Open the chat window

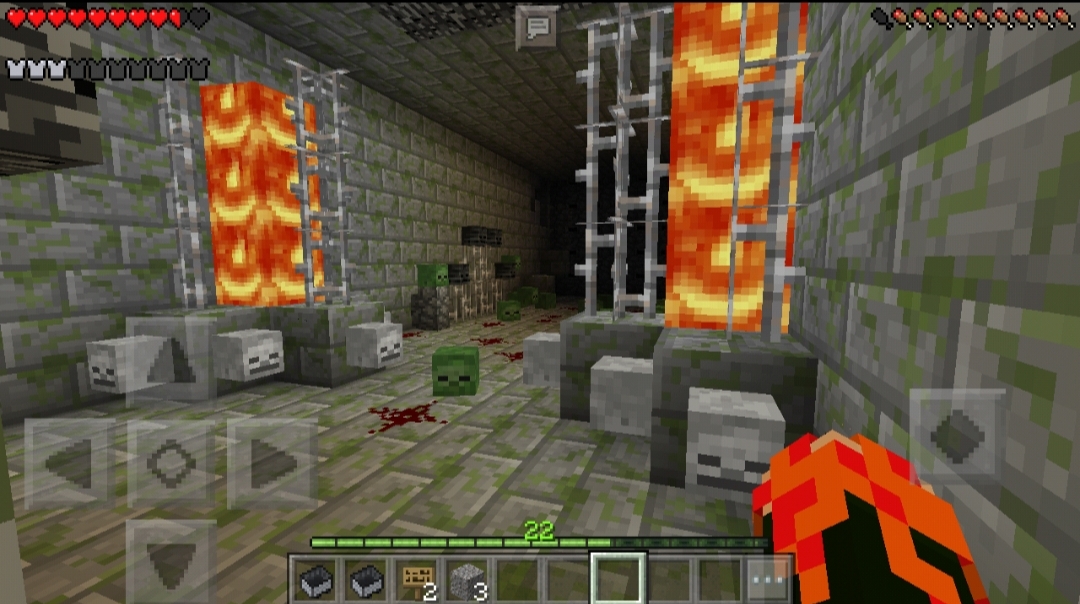[x=536, y=27]
